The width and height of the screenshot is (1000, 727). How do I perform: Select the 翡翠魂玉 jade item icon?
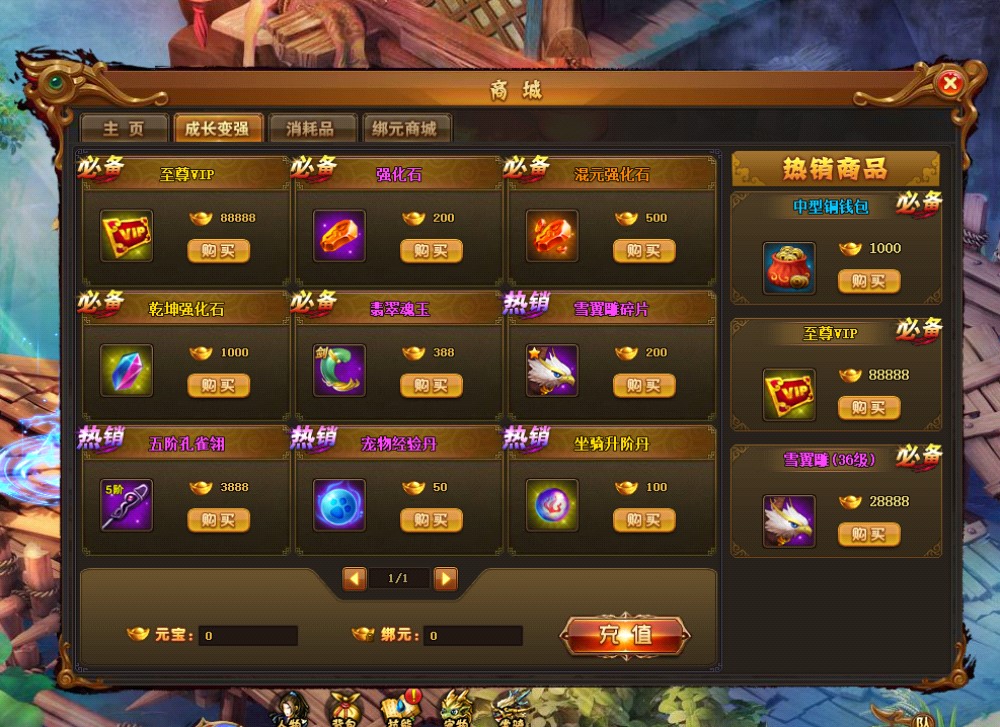(x=339, y=370)
